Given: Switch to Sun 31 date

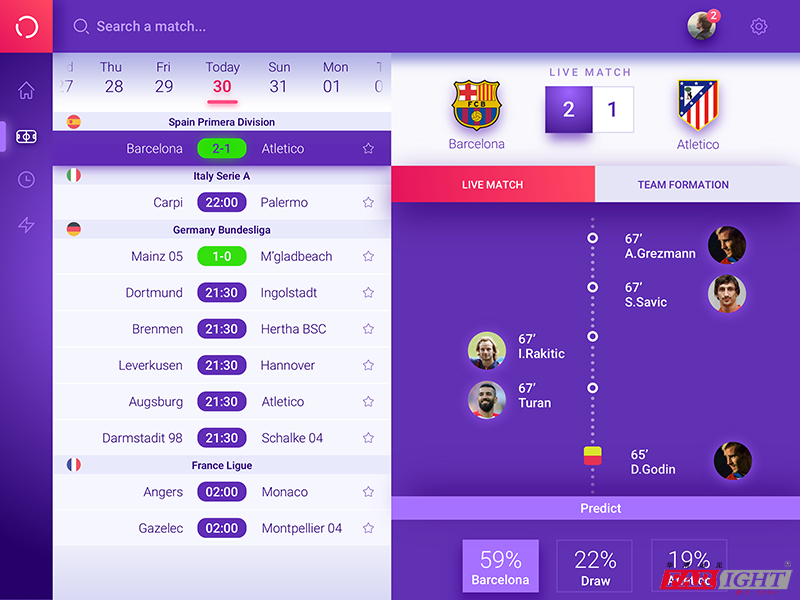Looking at the screenshot, I should (279, 78).
